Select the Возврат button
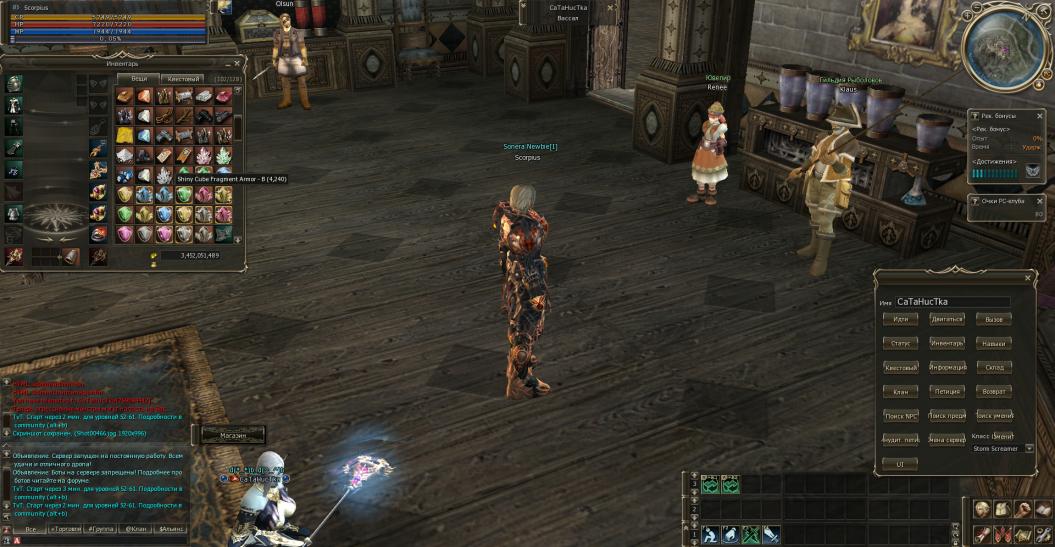This screenshot has width=1055, height=547. pos(993,391)
